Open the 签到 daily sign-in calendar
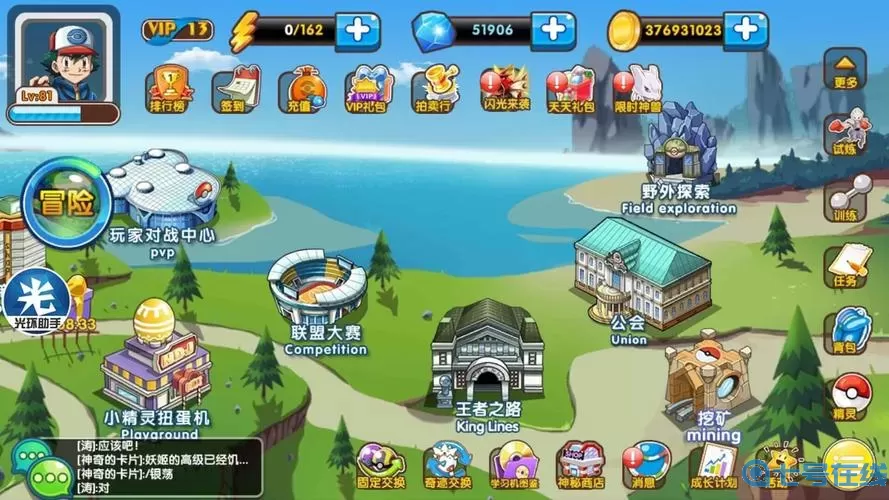 click(x=235, y=87)
